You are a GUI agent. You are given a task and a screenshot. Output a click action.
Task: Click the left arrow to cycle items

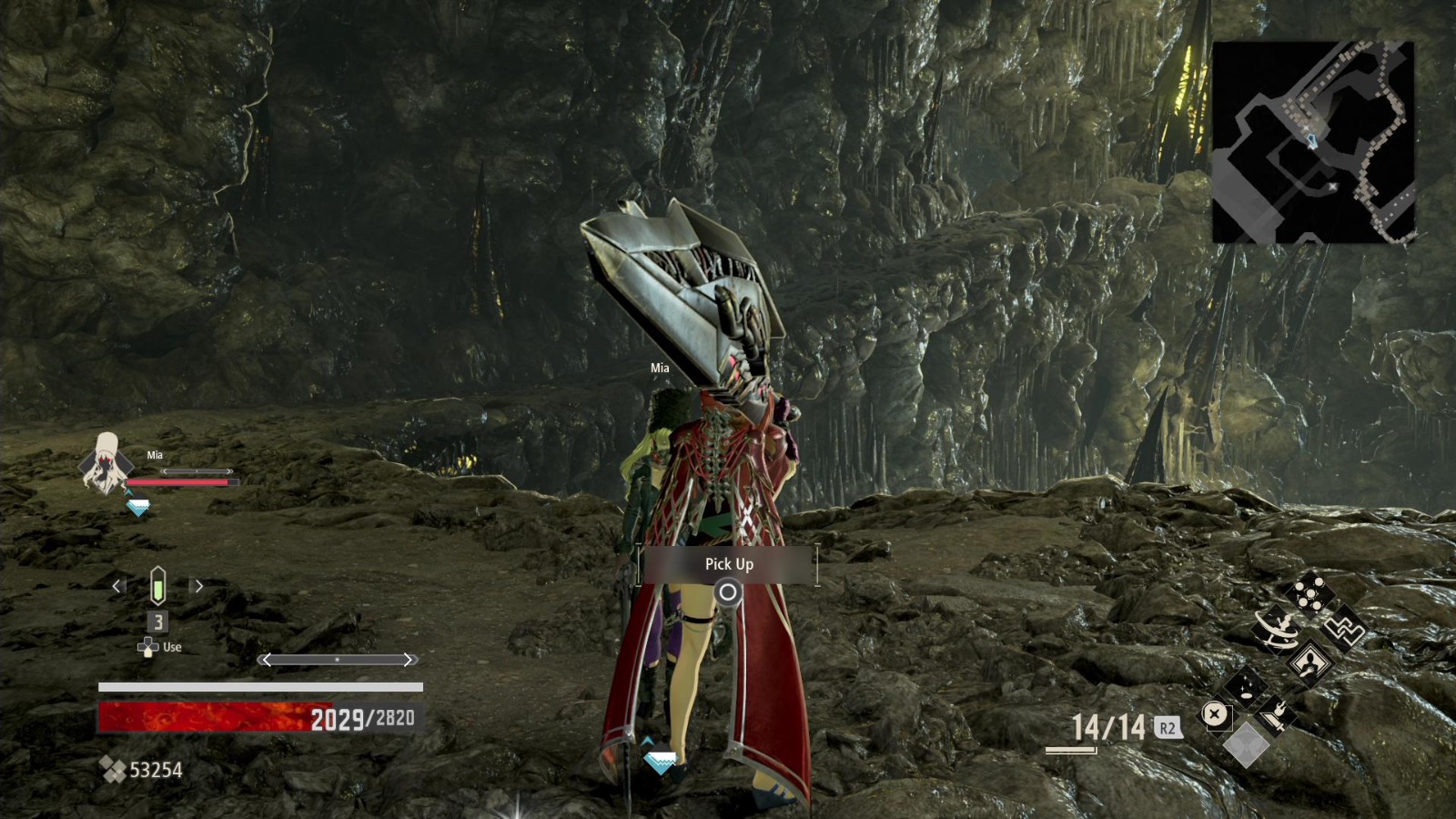click(115, 587)
